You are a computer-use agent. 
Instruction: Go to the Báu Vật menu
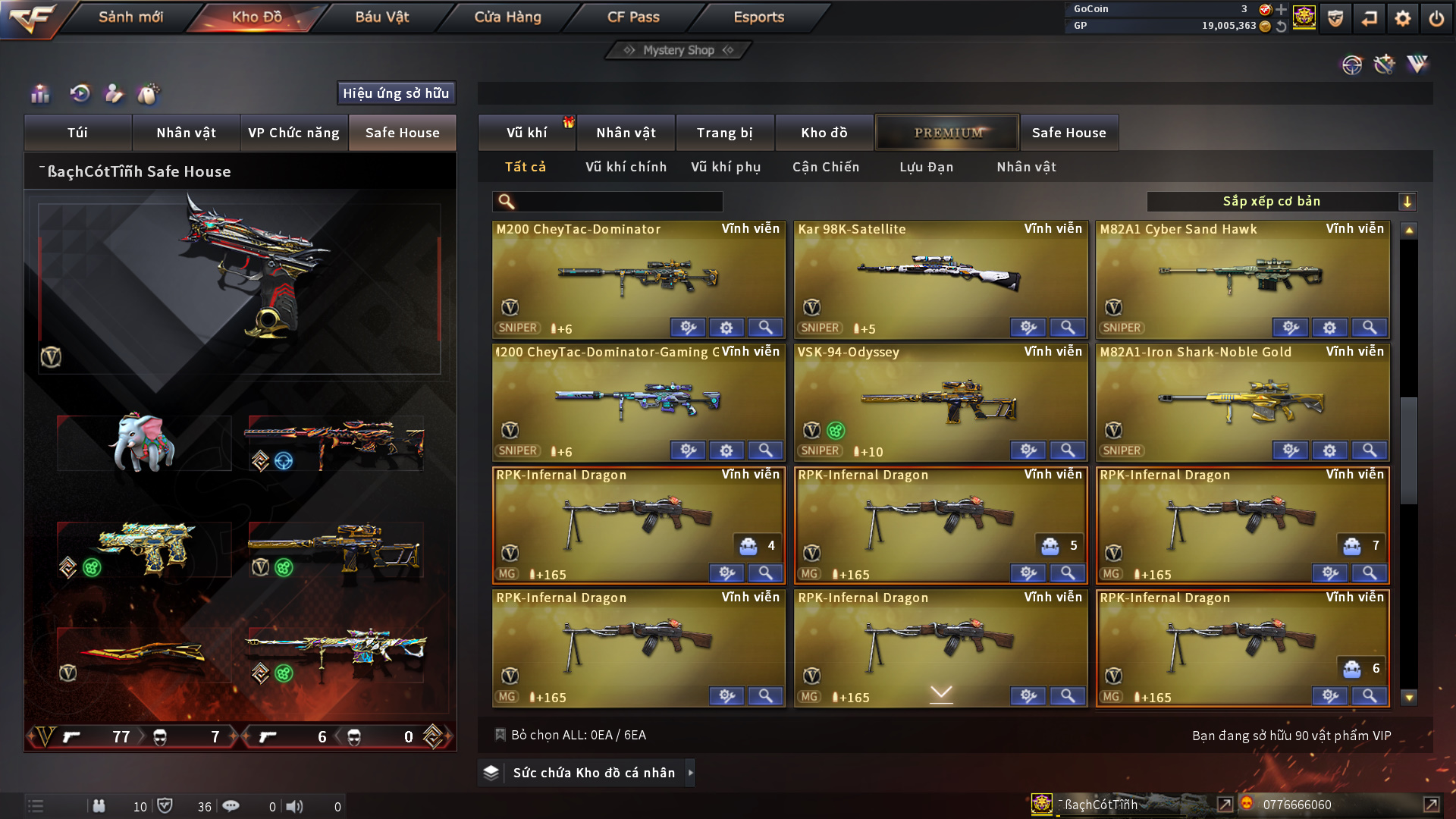tap(381, 17)
